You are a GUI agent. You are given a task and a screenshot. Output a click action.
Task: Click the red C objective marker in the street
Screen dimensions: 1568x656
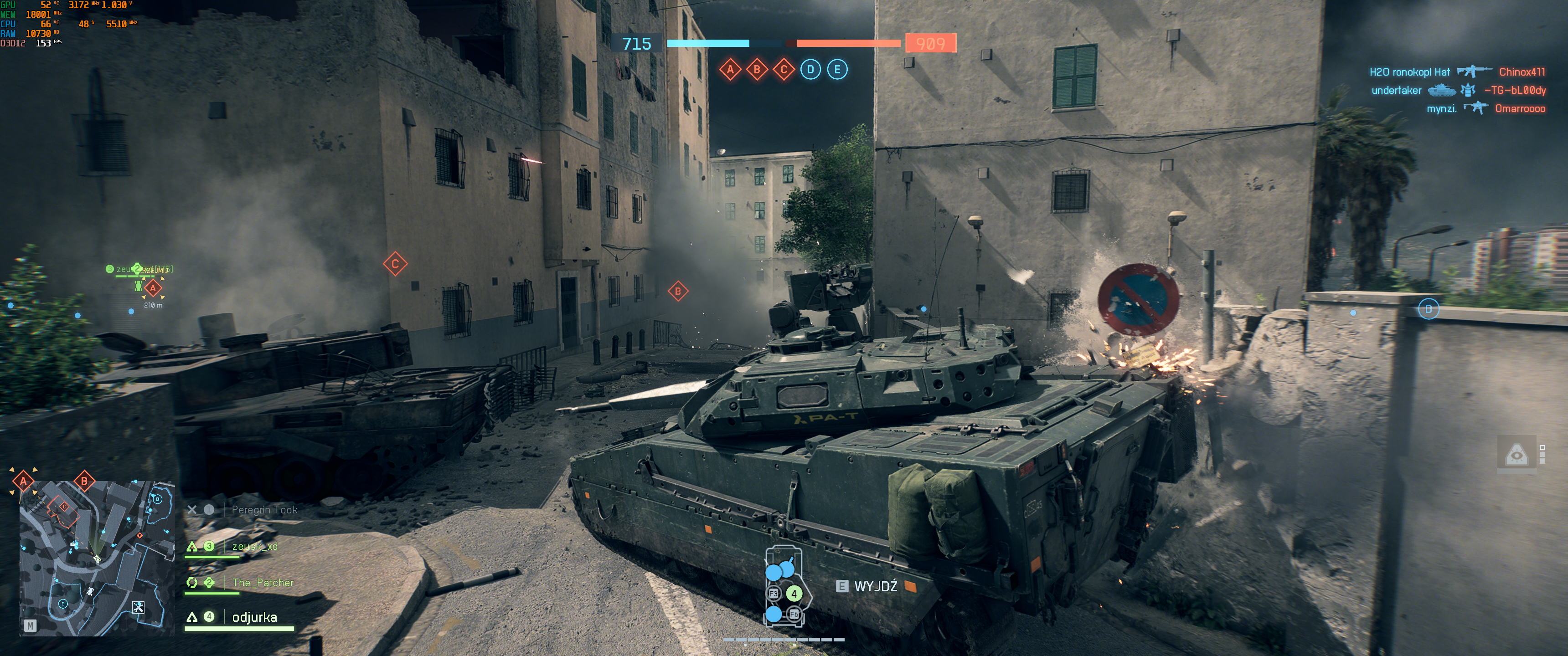pos(395,264)
